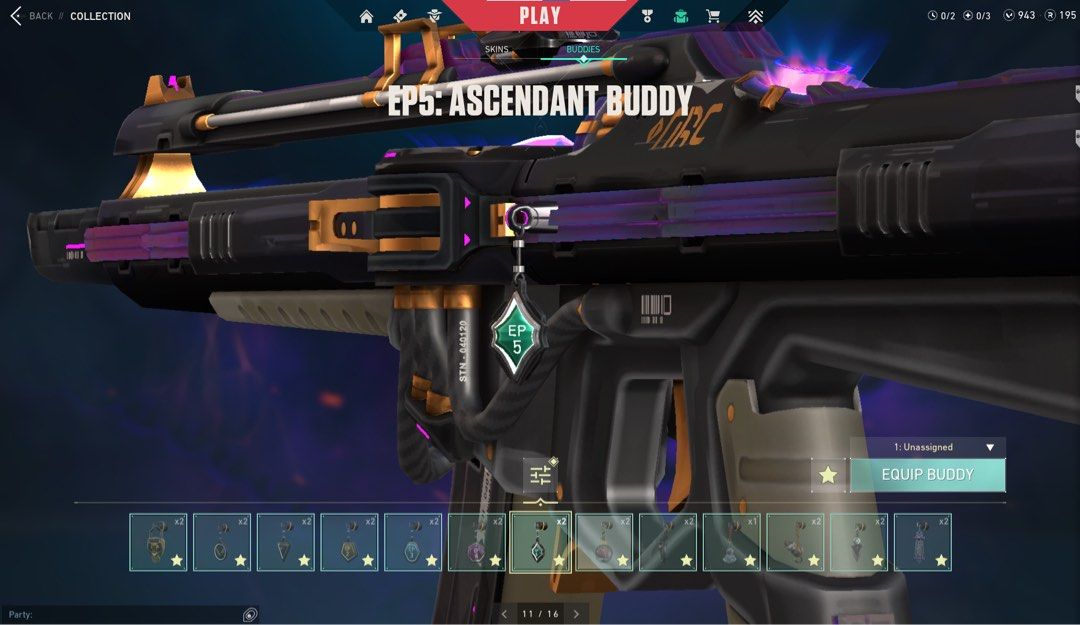Image resolution: width=1080 pixels, height=625 pixels.
Task: Switch to the Skins tab
Action: pyautogui.click(x=497, y=49)
